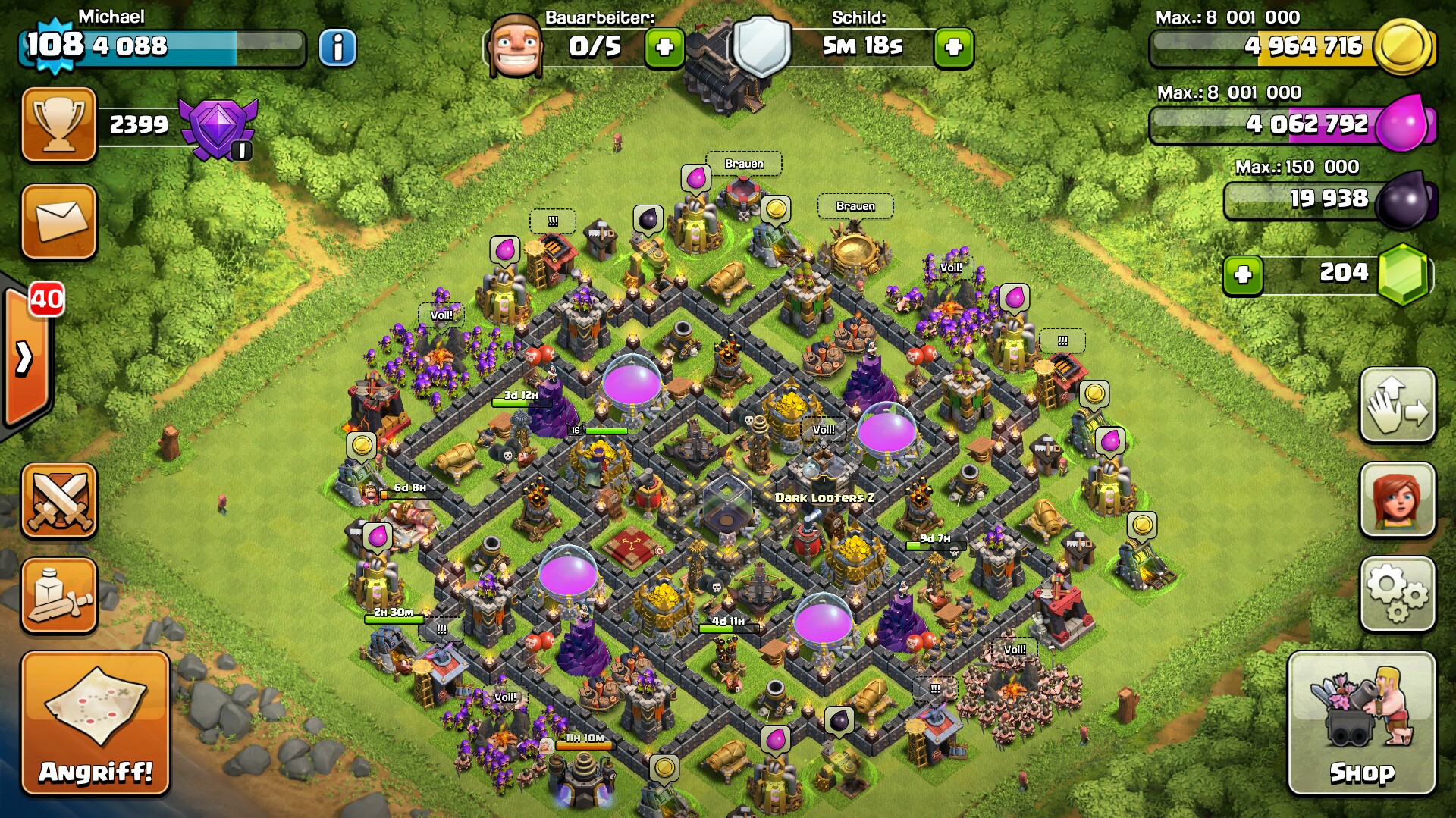
Task: Open the army overview button
Action: tap(59, 596)
